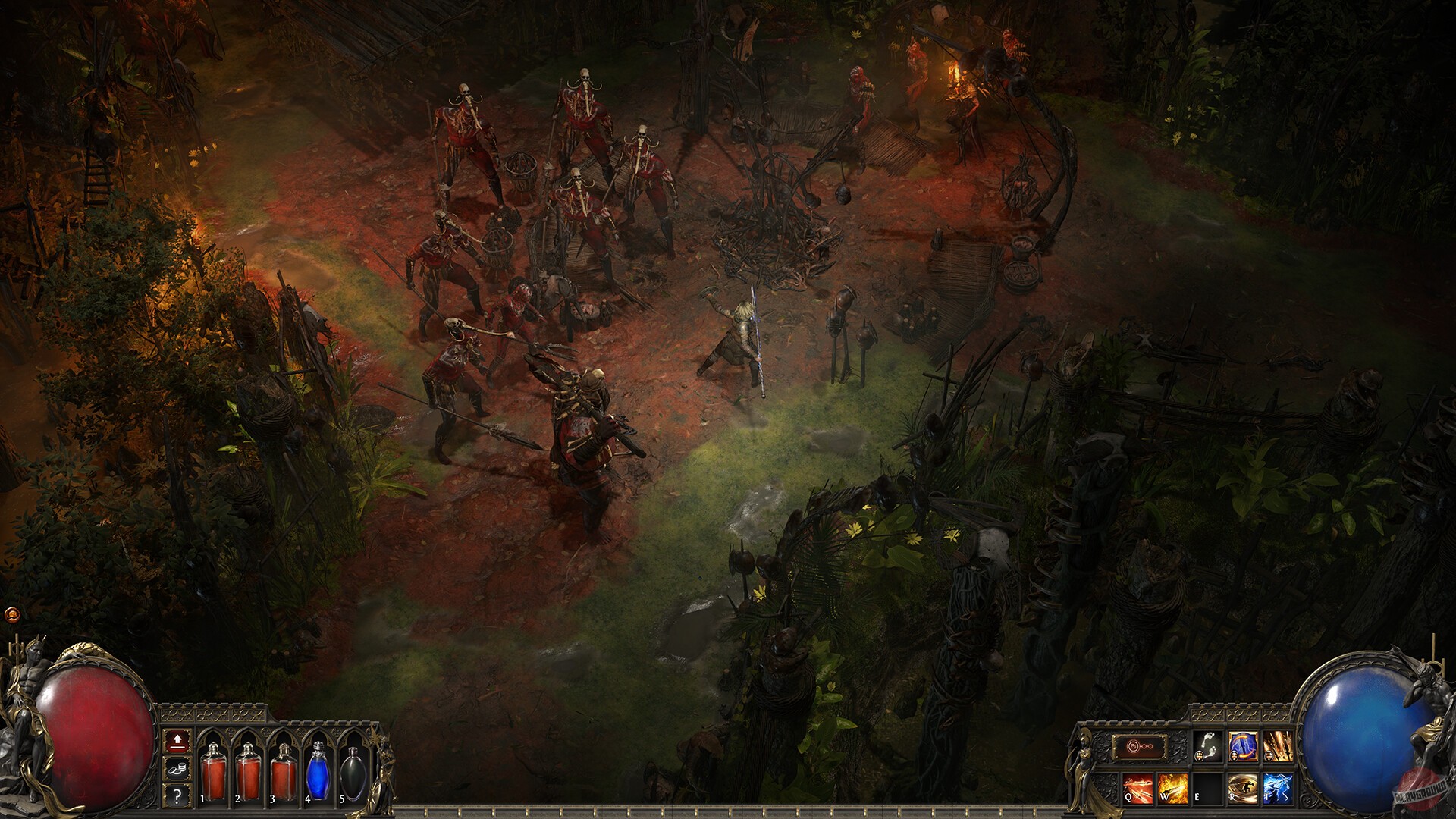The width and height of the screenshot is (1456, 819).
Task: Click the level-up arrow notification icon
Action: pos(177,742)
